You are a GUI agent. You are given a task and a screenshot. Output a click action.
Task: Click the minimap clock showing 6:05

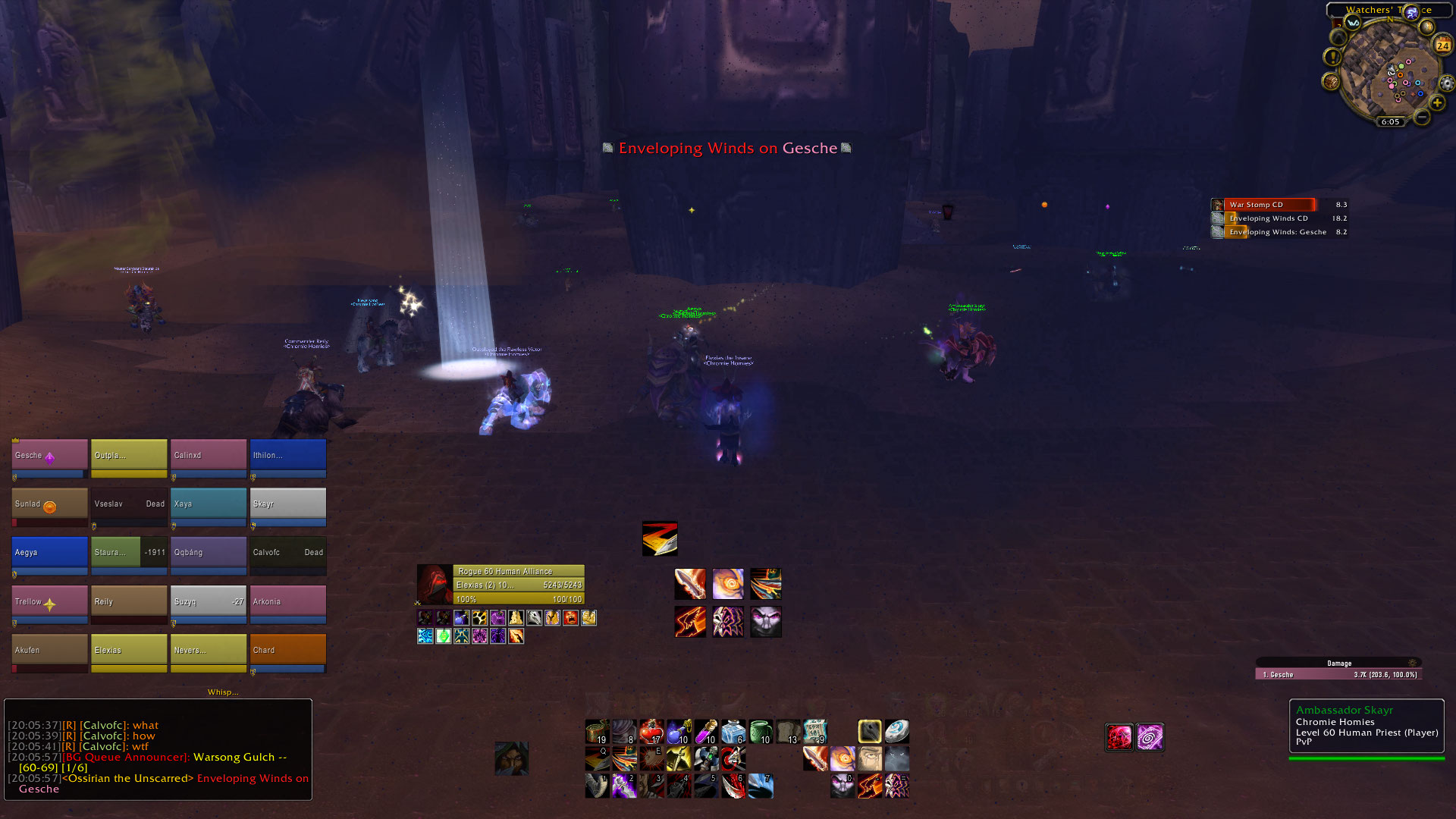[x=1389, y=121]
